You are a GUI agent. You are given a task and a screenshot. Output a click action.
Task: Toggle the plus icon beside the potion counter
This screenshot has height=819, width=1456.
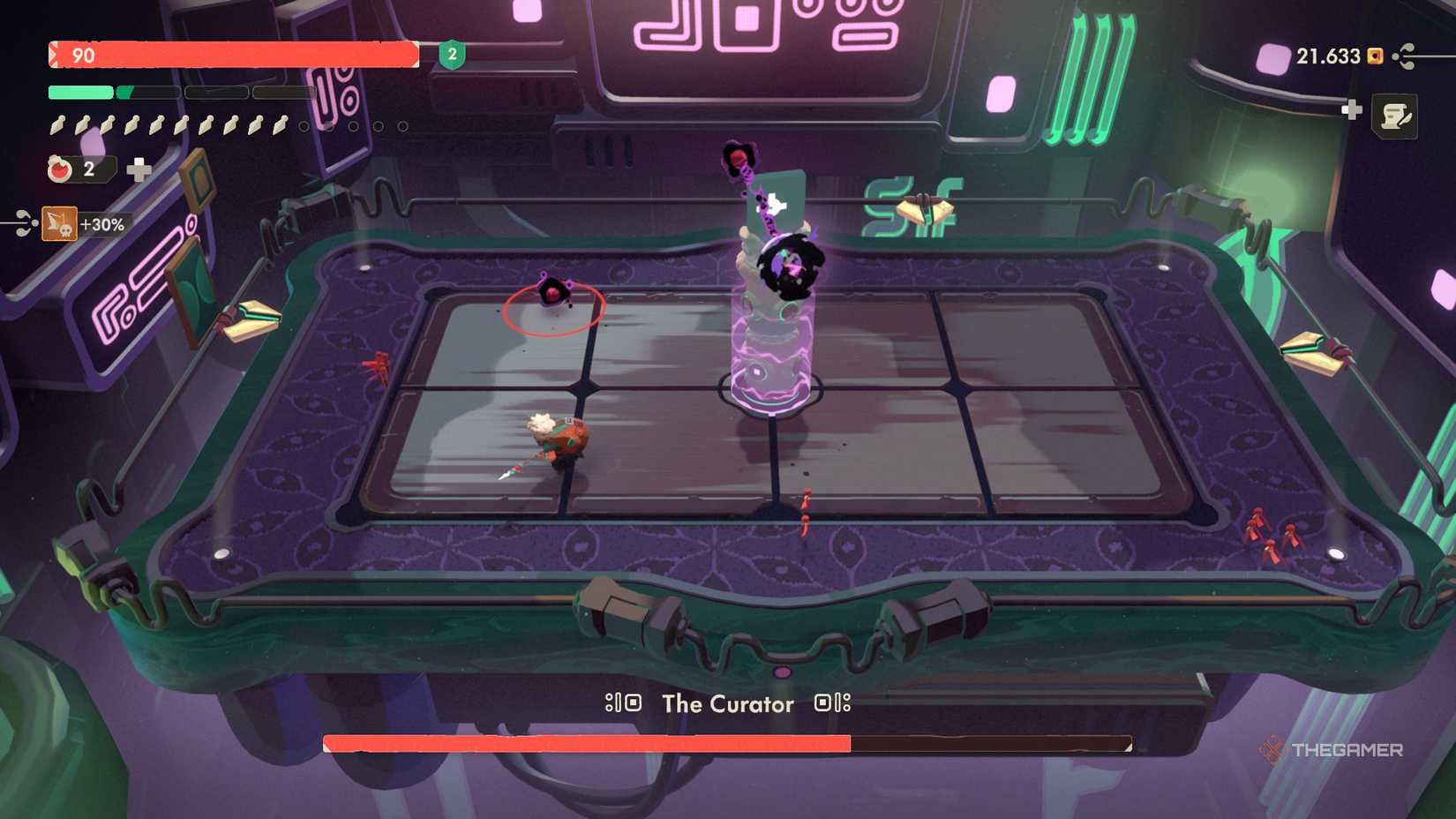[x=139, y=171]
